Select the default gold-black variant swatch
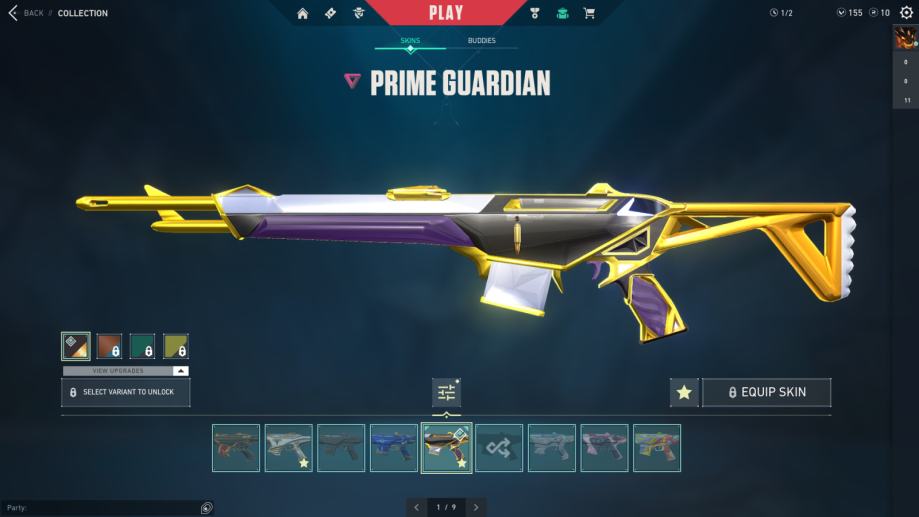Image resolution: width=919 pixels, height=517 pixels. coord(76,346)
